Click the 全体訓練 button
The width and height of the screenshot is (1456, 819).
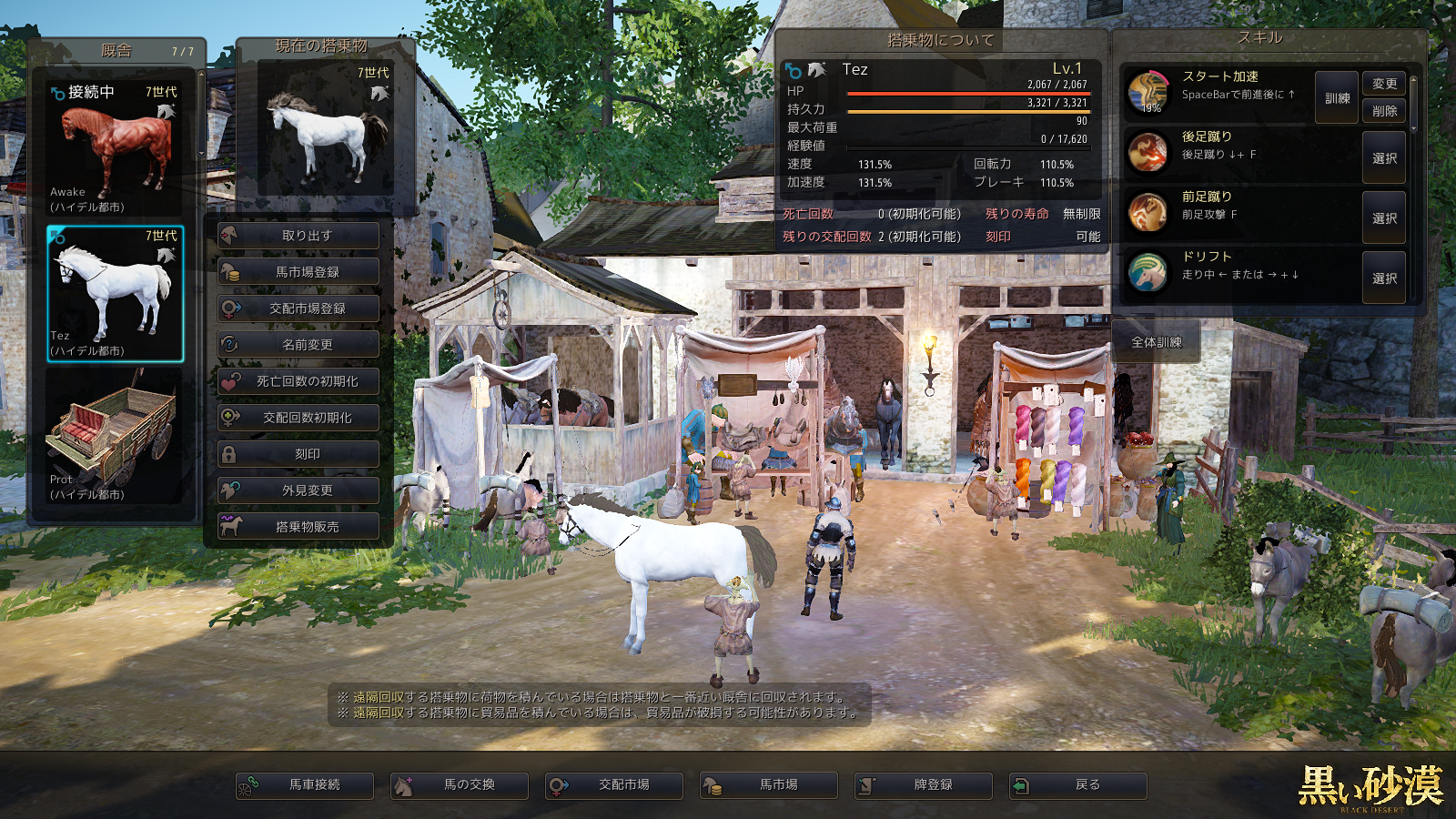click(x=1156, y=342)
